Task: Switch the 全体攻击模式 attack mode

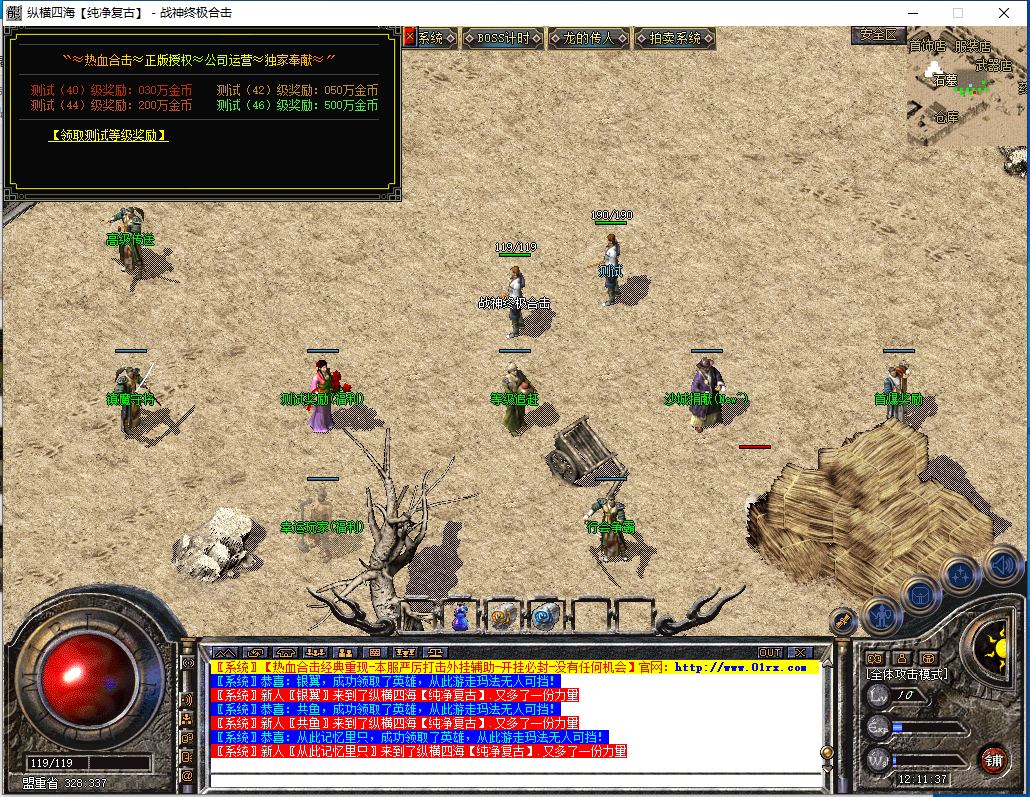Action: tap(906, 674)
